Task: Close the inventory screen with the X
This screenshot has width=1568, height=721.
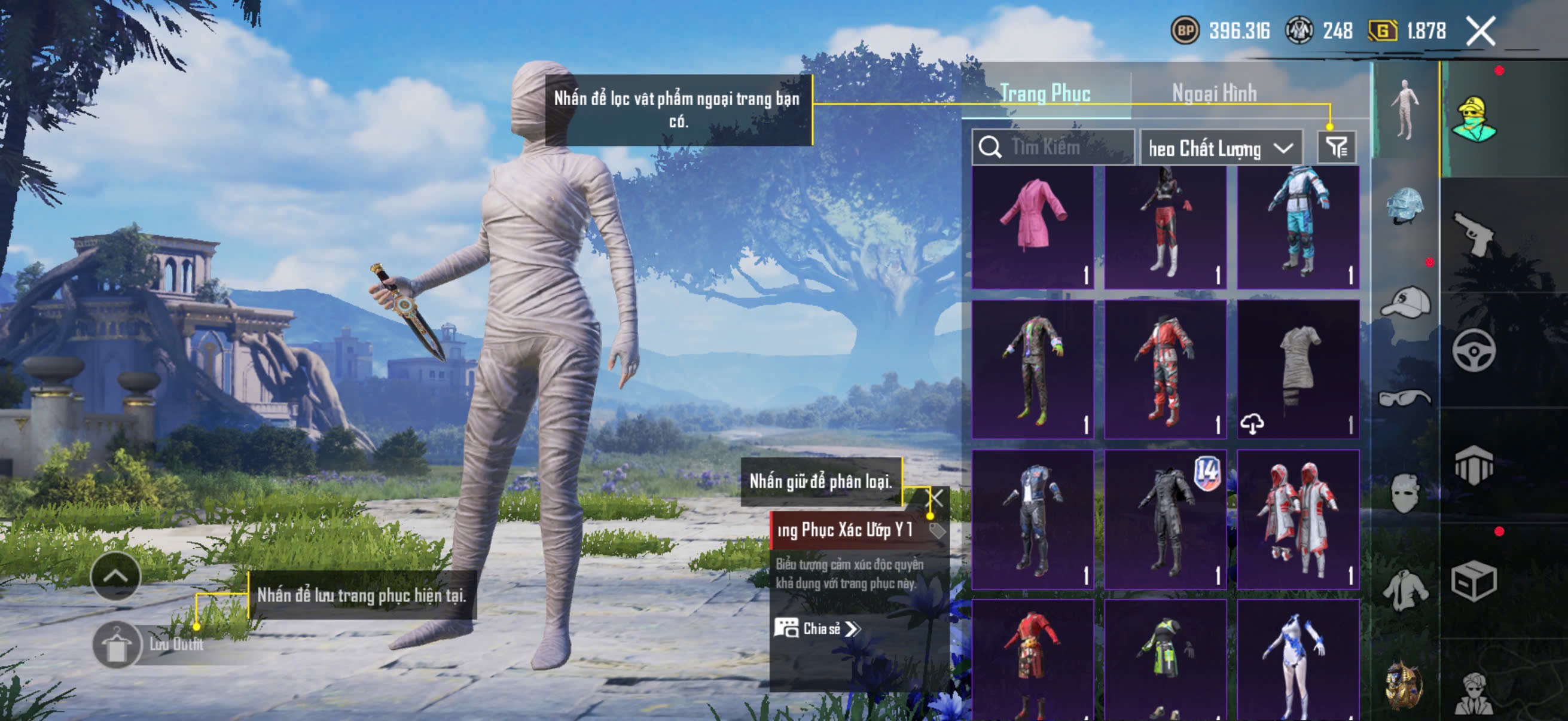Action: click(1479, 31)
